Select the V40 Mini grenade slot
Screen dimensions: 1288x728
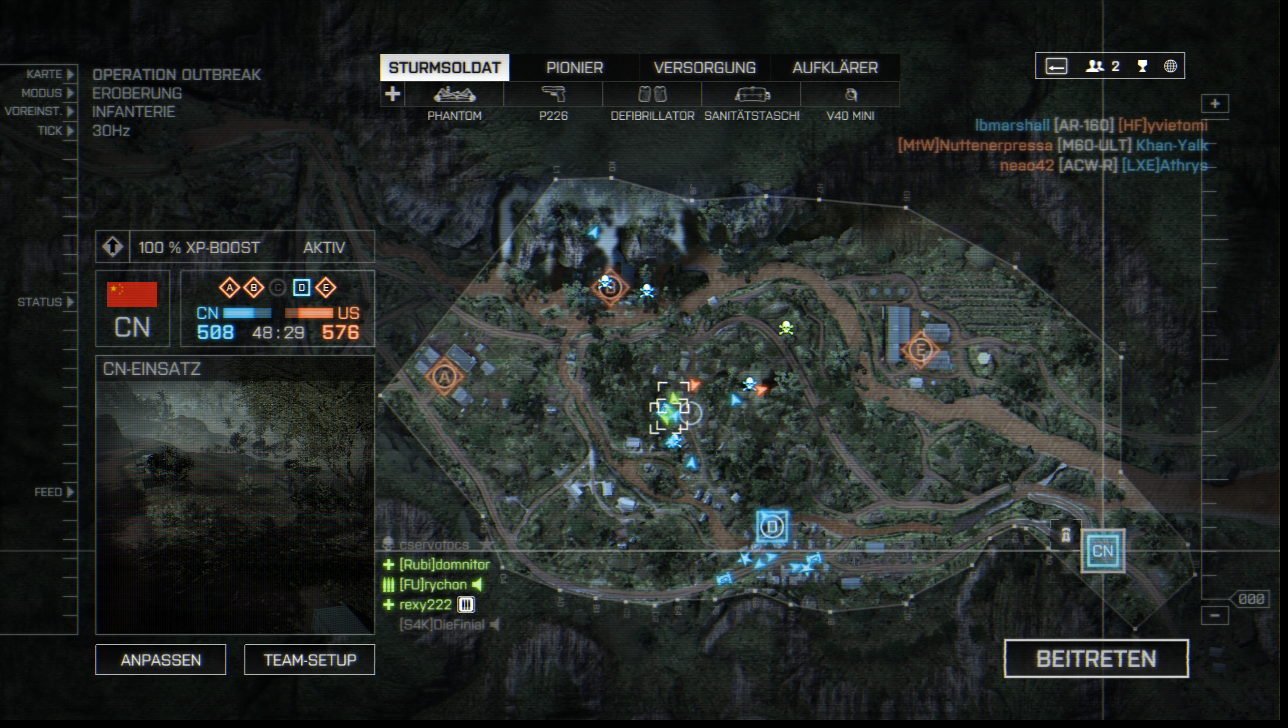(850, 95)
